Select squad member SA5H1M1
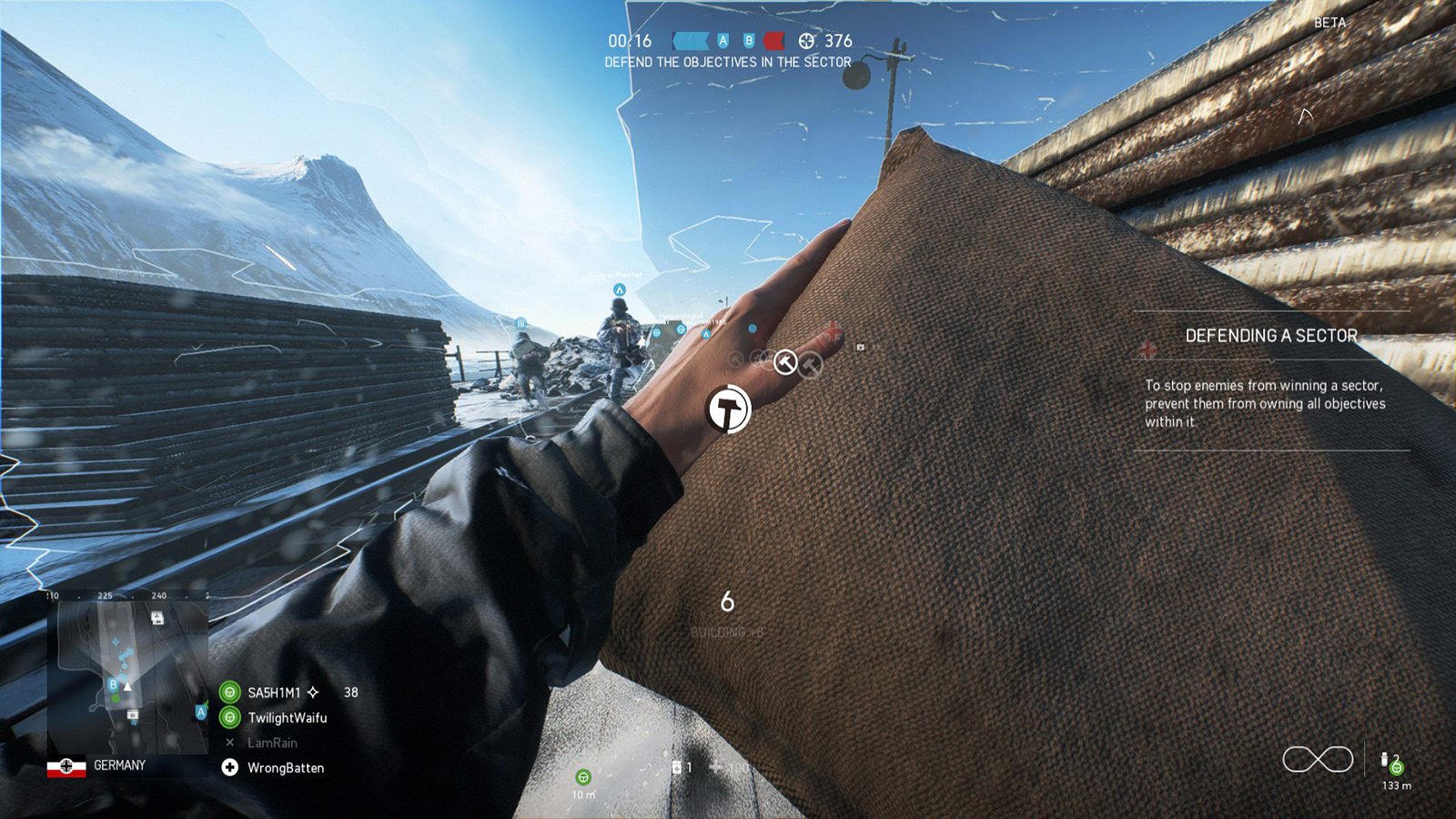 click(274, 693)
